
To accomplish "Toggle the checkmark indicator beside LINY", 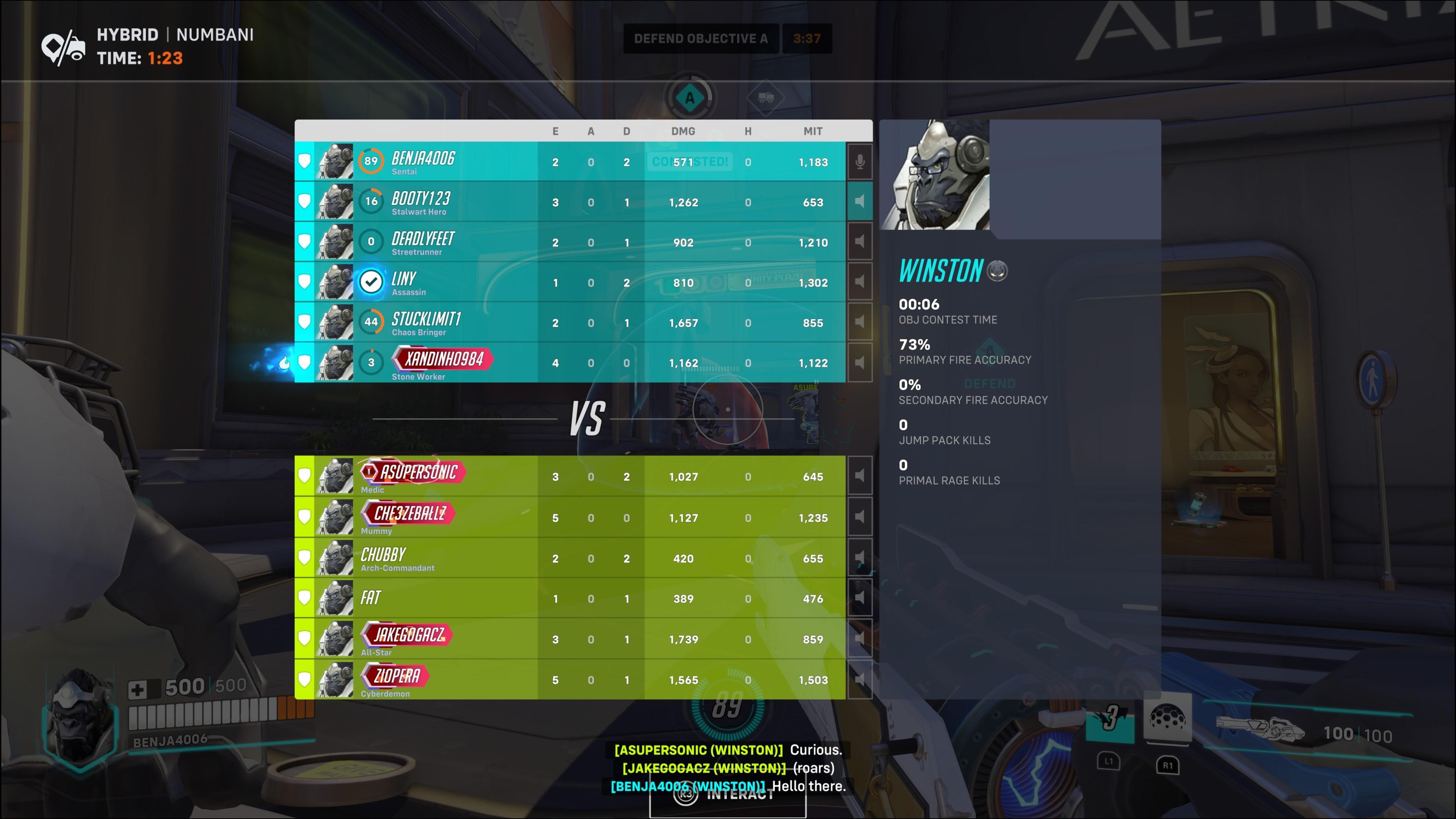I will coord(371,281).
